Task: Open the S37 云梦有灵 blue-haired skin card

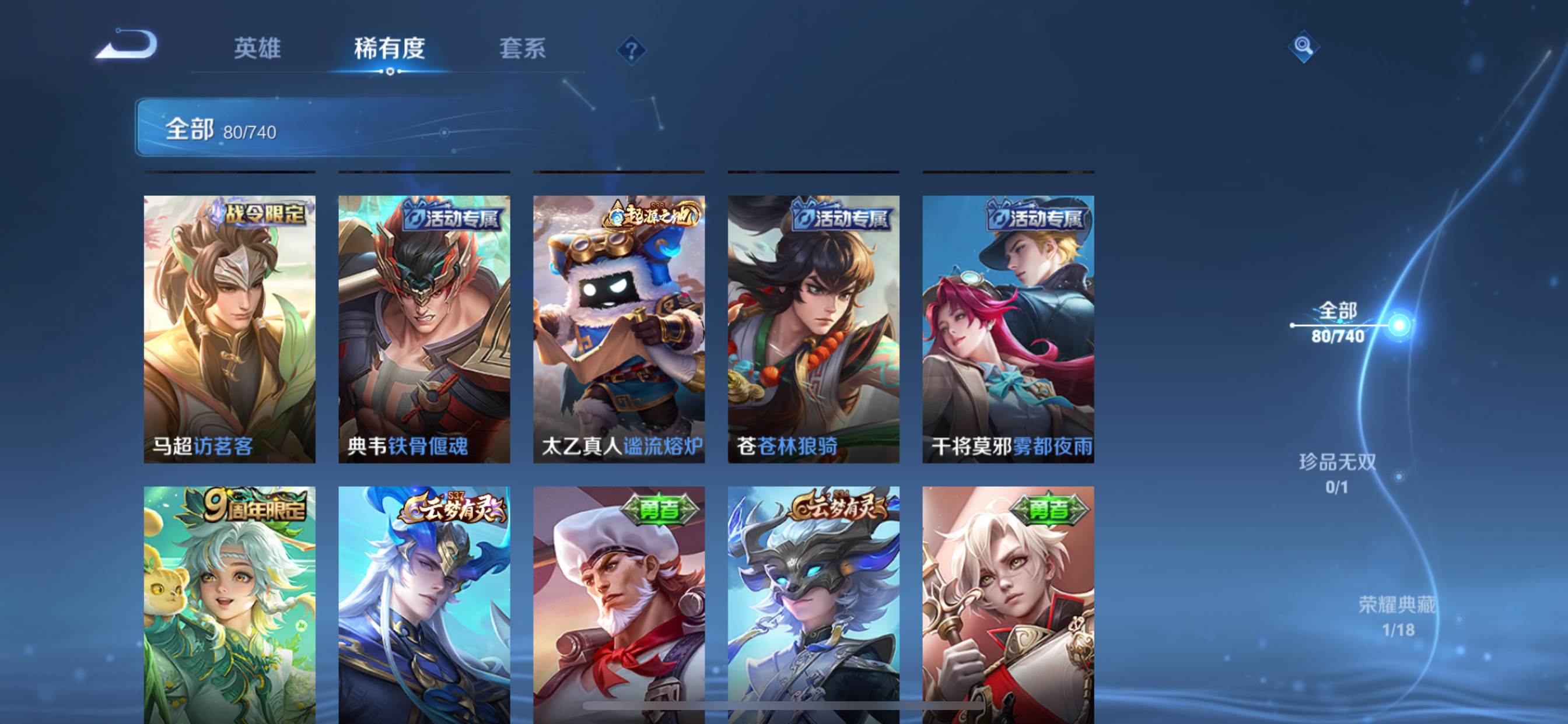Action: [424, 605]
